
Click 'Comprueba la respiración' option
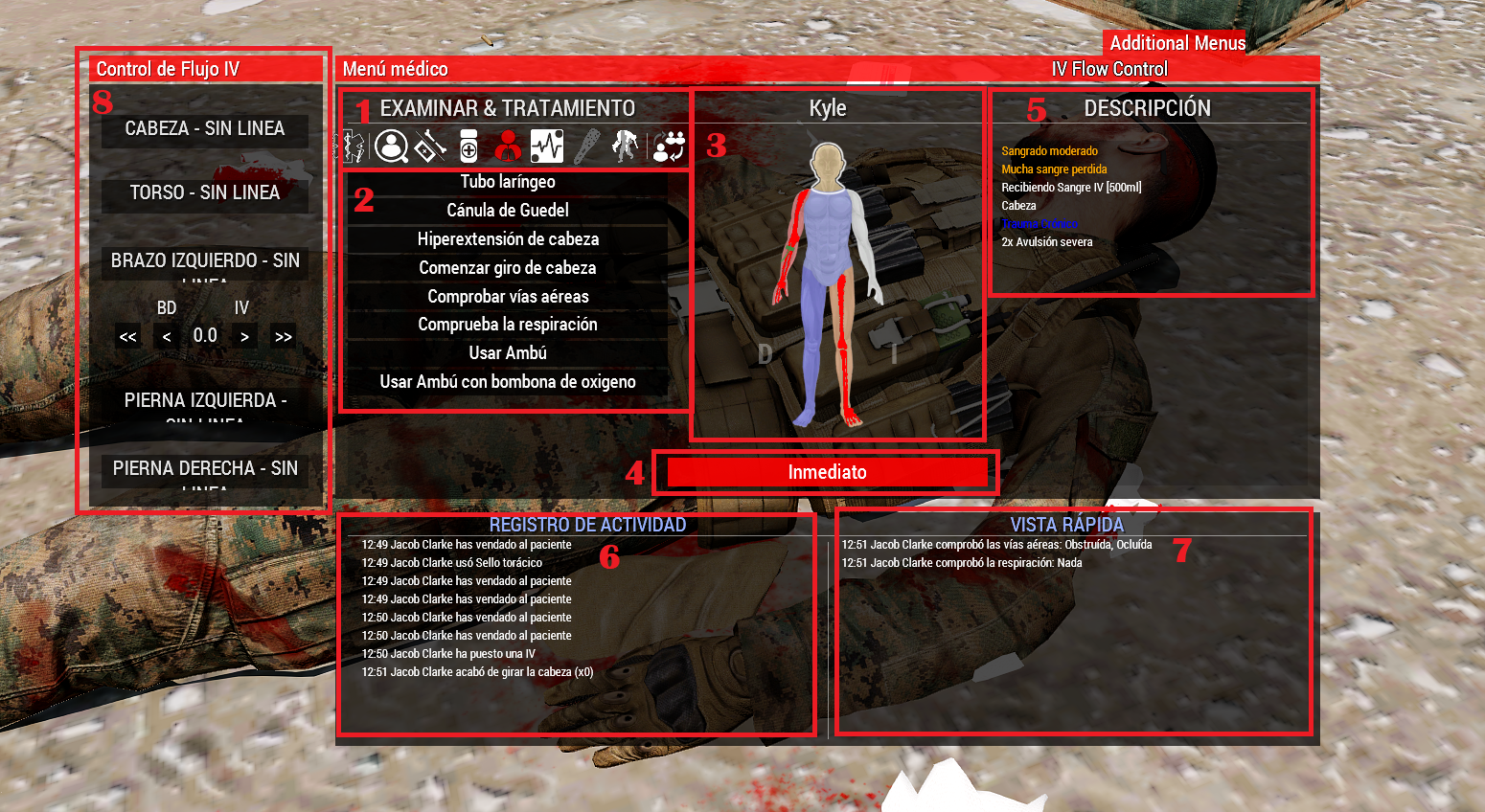[507, 324]
